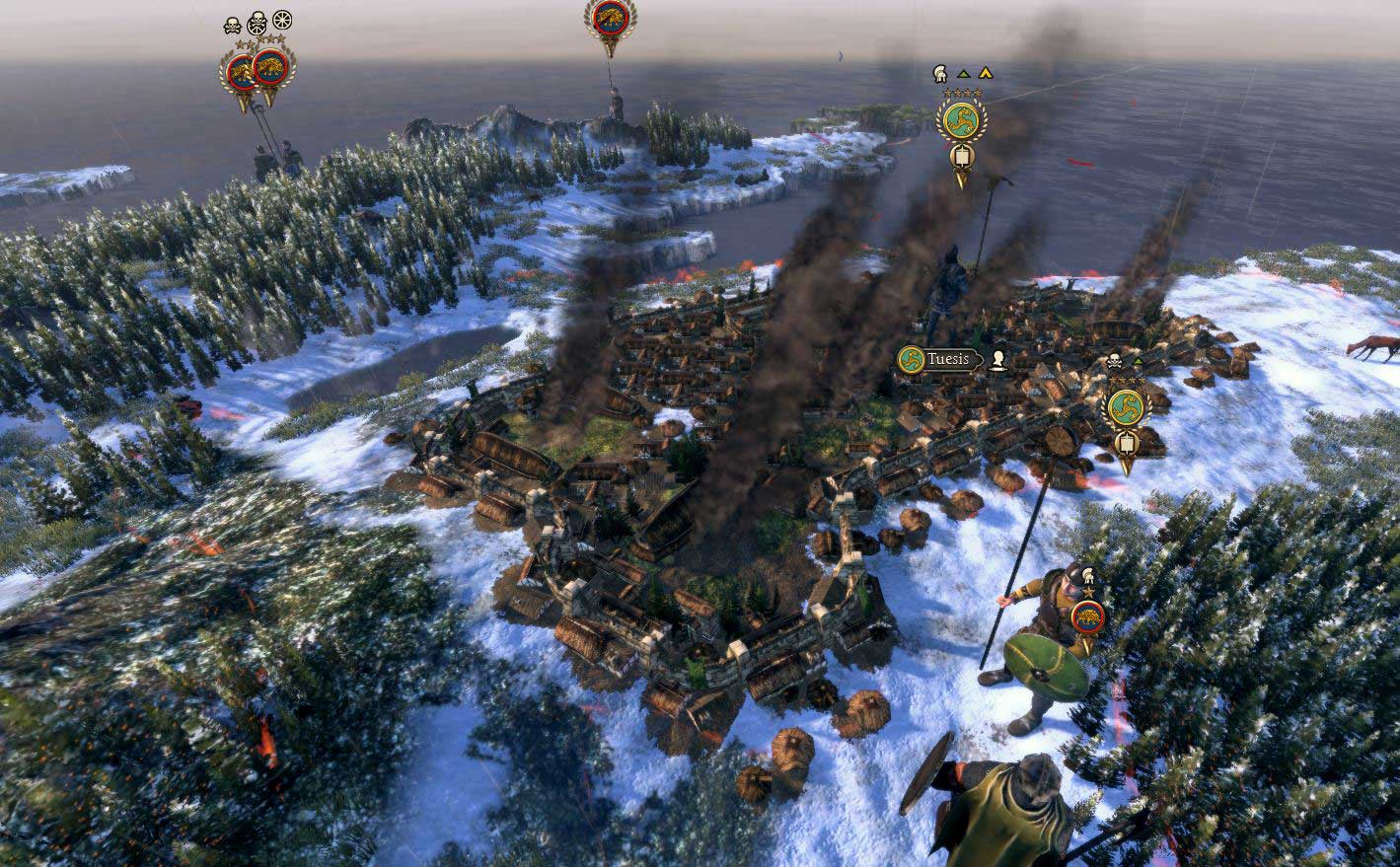Select the green triskele army banner under the helmet icon

[x=959, y=120]
